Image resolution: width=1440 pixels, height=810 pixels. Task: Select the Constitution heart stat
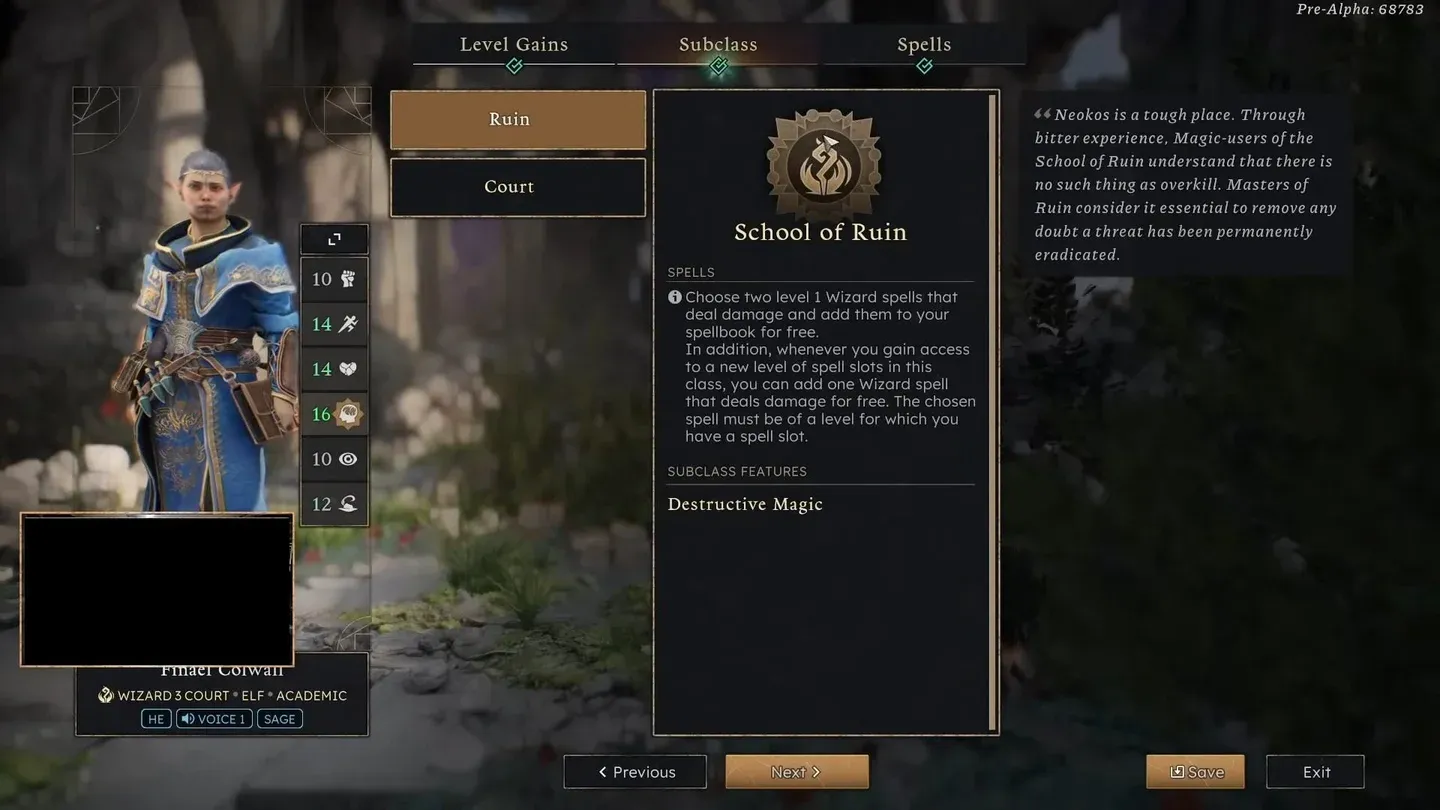[x=334, y=369]
